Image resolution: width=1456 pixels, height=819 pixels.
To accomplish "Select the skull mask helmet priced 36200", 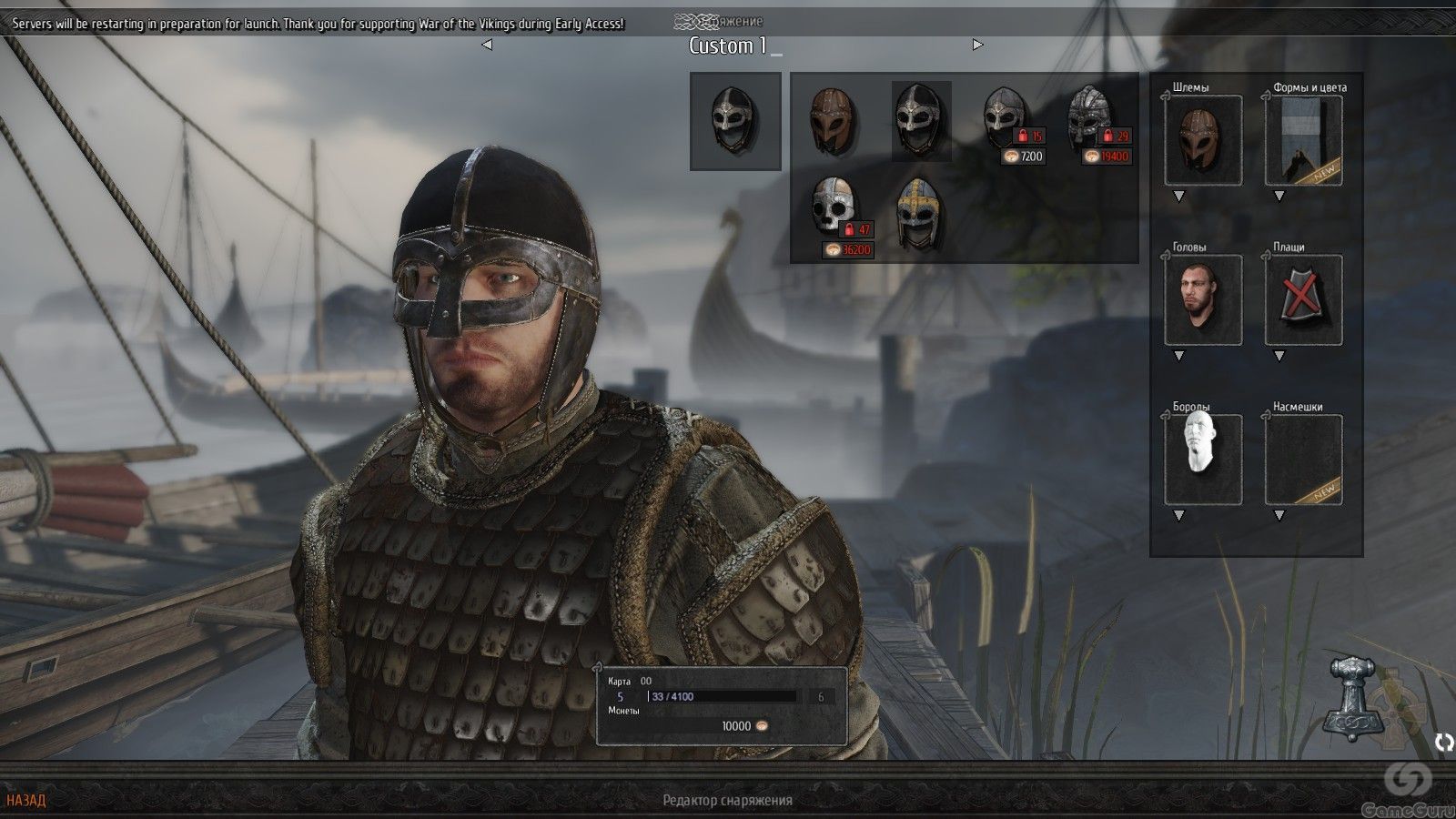I will (834, 208).
